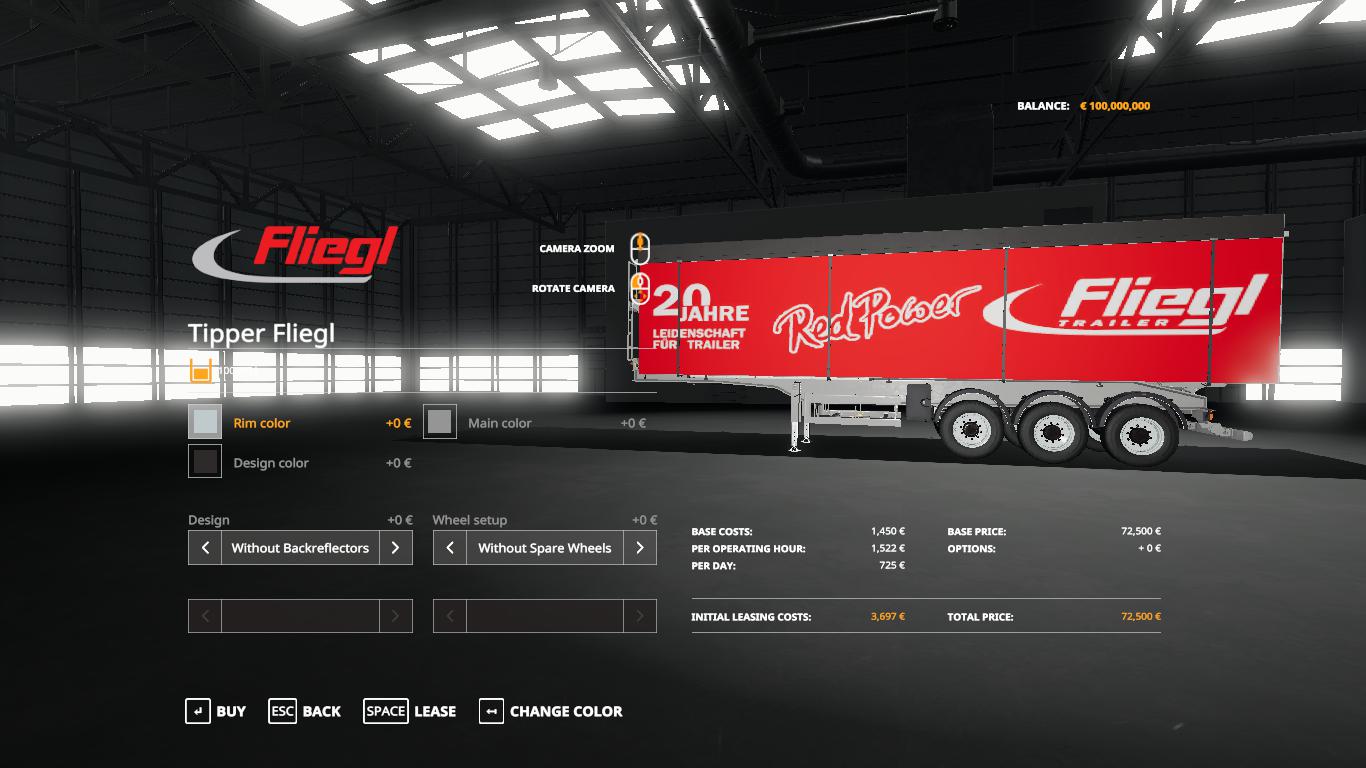Show previous Design option
This screenshot has width=1366, height=768.
coord(205,548)
